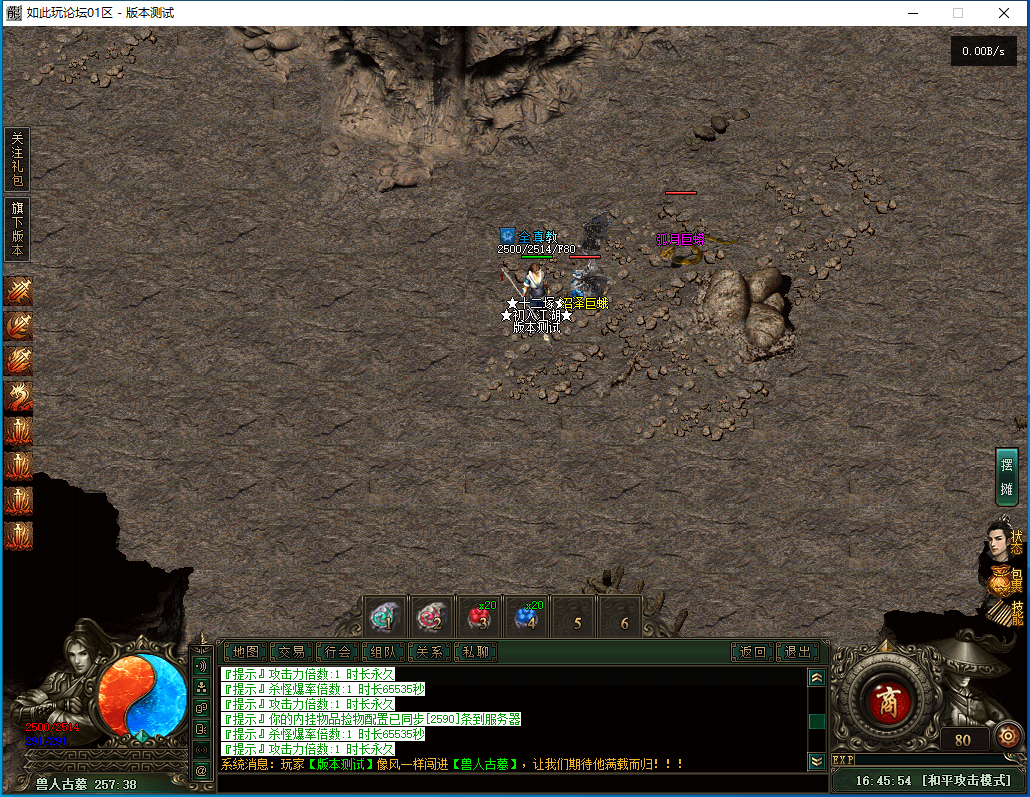Open the 组队 team panel
The image size is (1030, 797).
click(x=385, y=652)
